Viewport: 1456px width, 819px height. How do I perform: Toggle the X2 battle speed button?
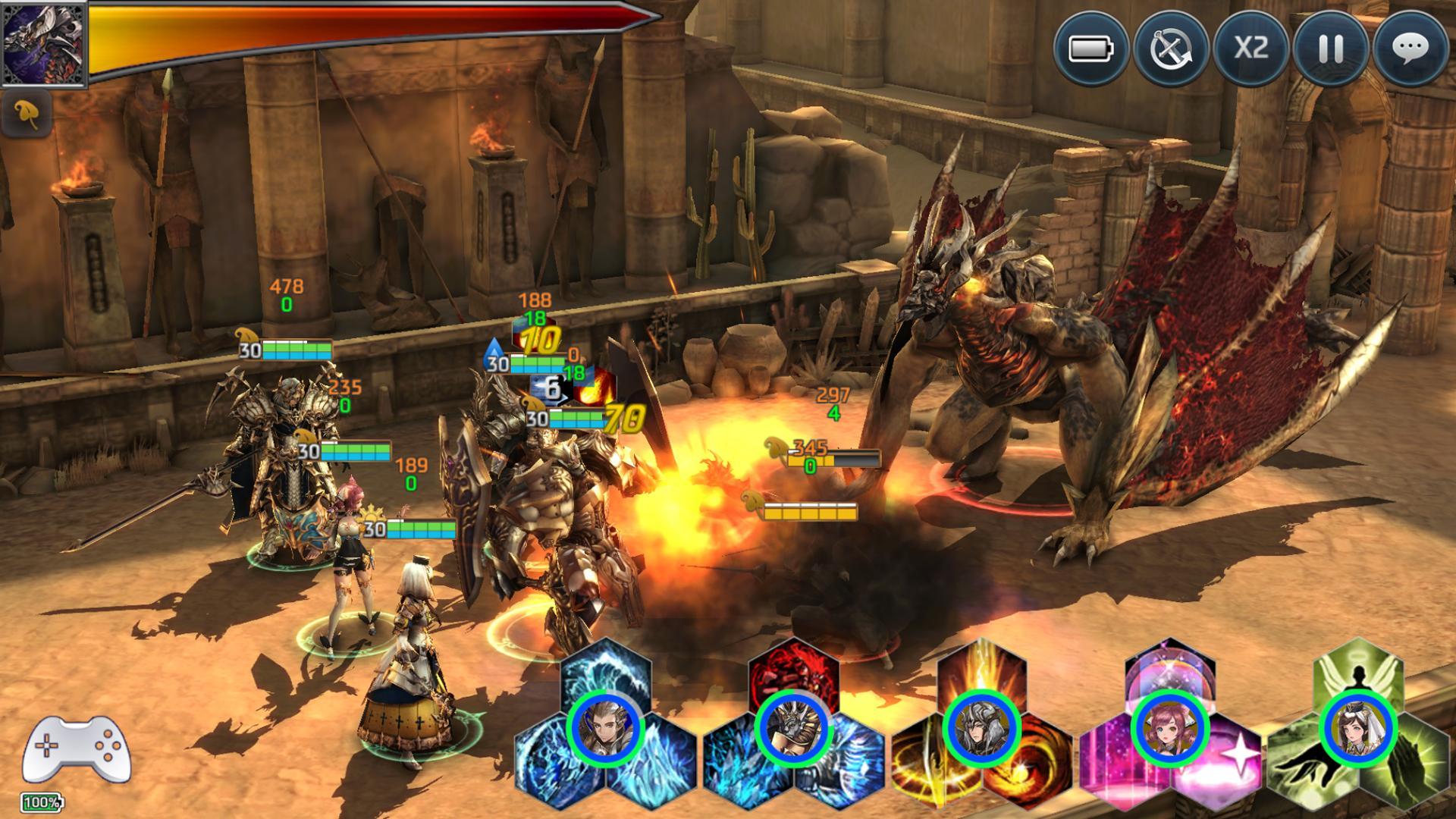tap(1250, 49)
